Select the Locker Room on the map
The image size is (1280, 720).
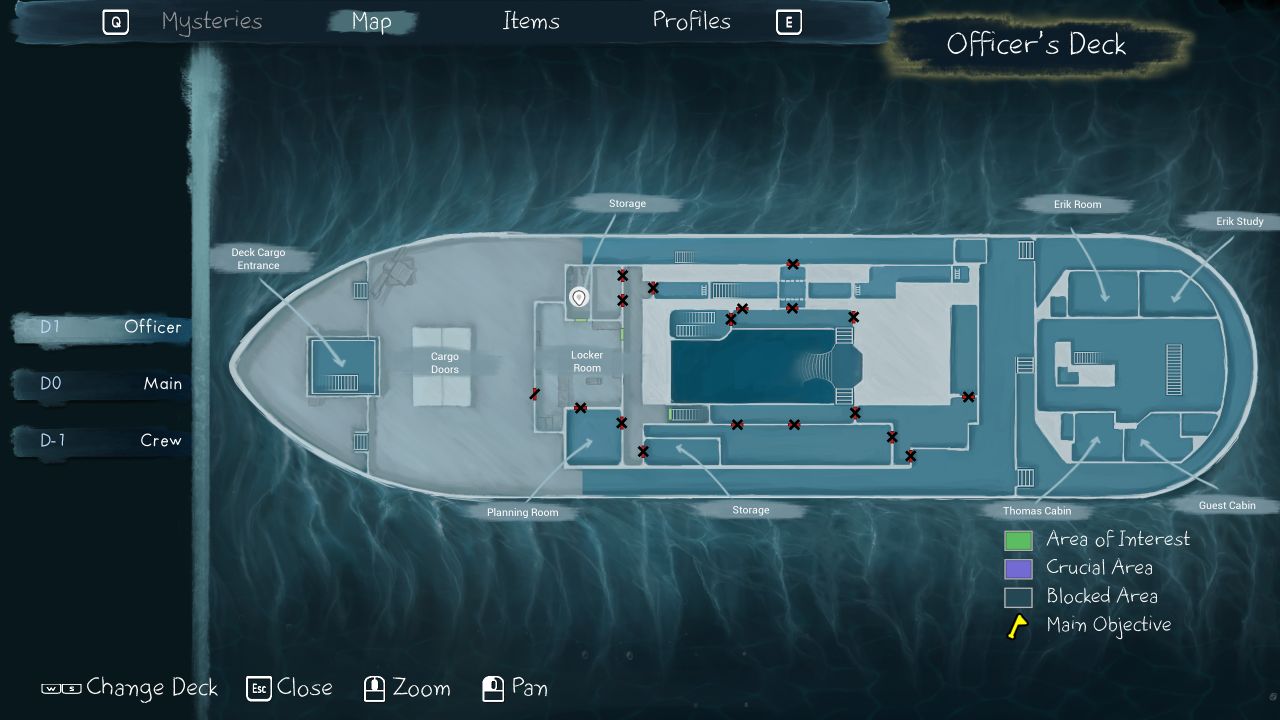pos(587,362)
